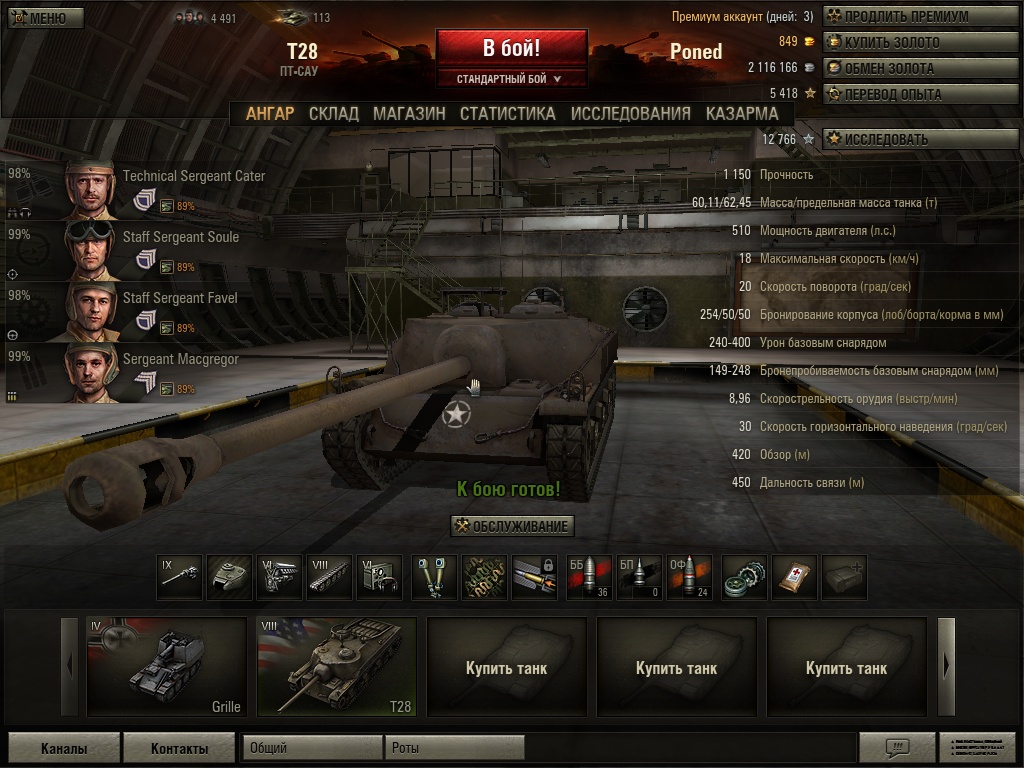
Task: Start battle with В бой! button
Action: pyautogui.click(x=511, y=48)
